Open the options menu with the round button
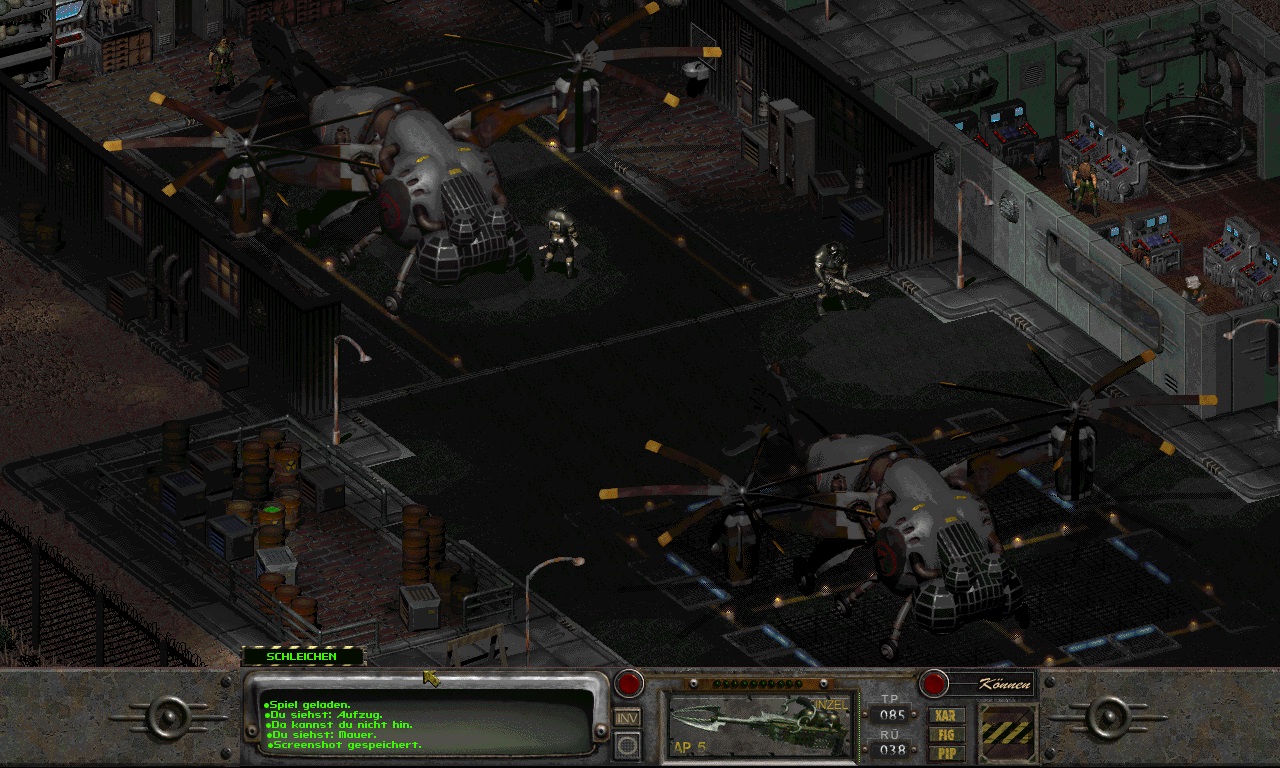 click(x=627, y=744)
